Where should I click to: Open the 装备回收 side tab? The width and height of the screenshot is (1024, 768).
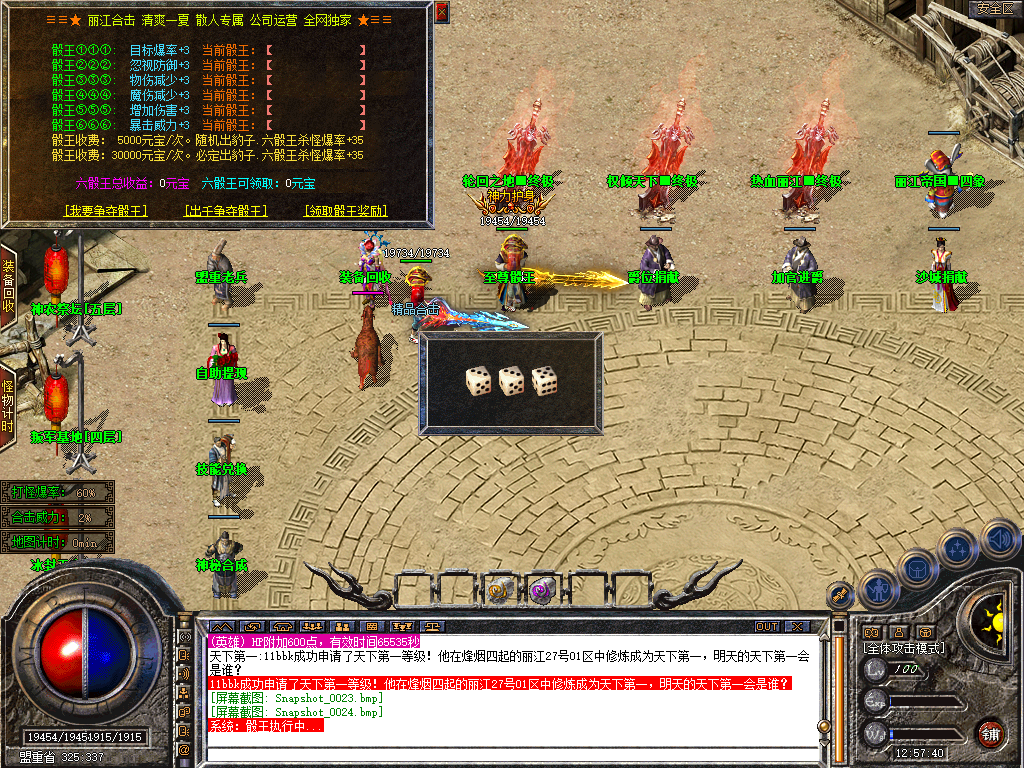point(9,287)
